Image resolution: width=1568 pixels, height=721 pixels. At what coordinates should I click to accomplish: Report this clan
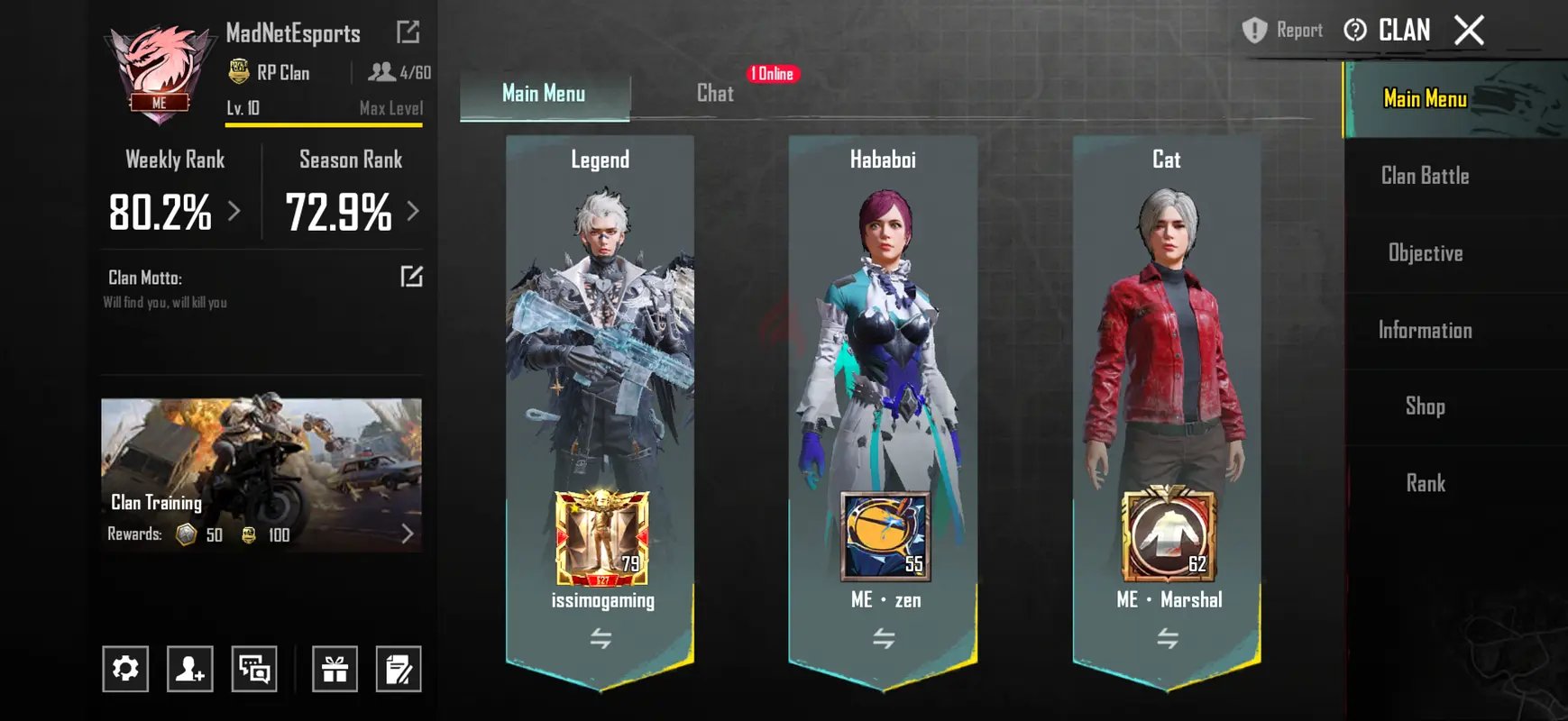click(x=1282, y=31)
